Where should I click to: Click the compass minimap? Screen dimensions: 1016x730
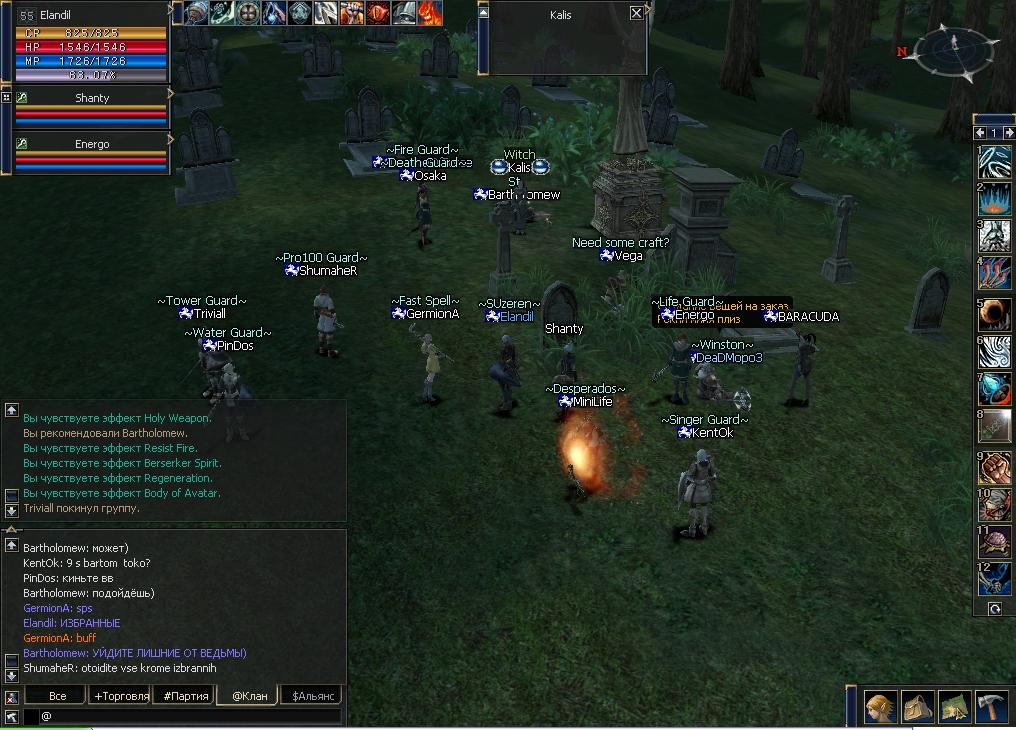coord(953,49)
